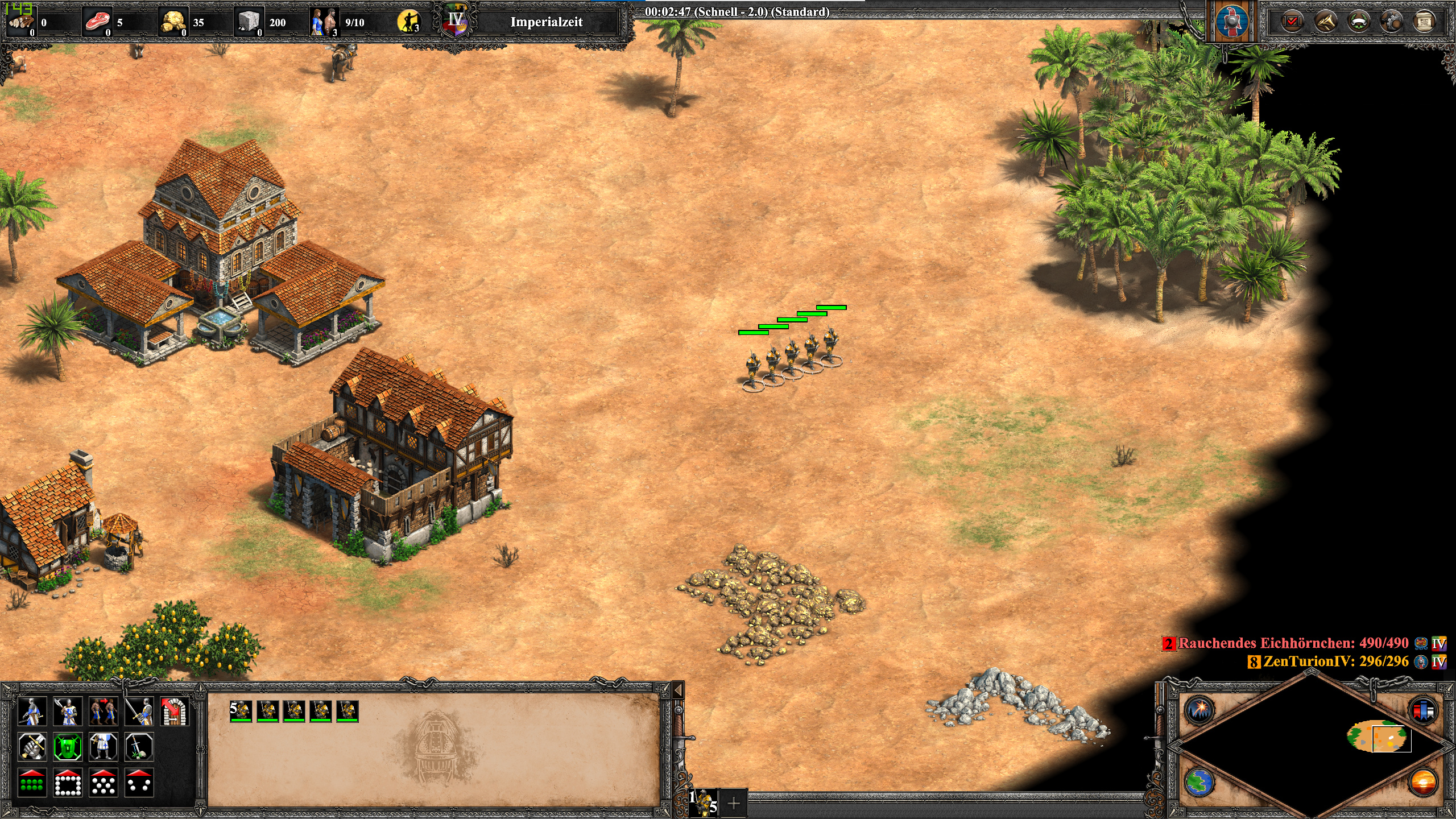Select the flank formation with four dots
The image size is (1456, 819).
139,783
